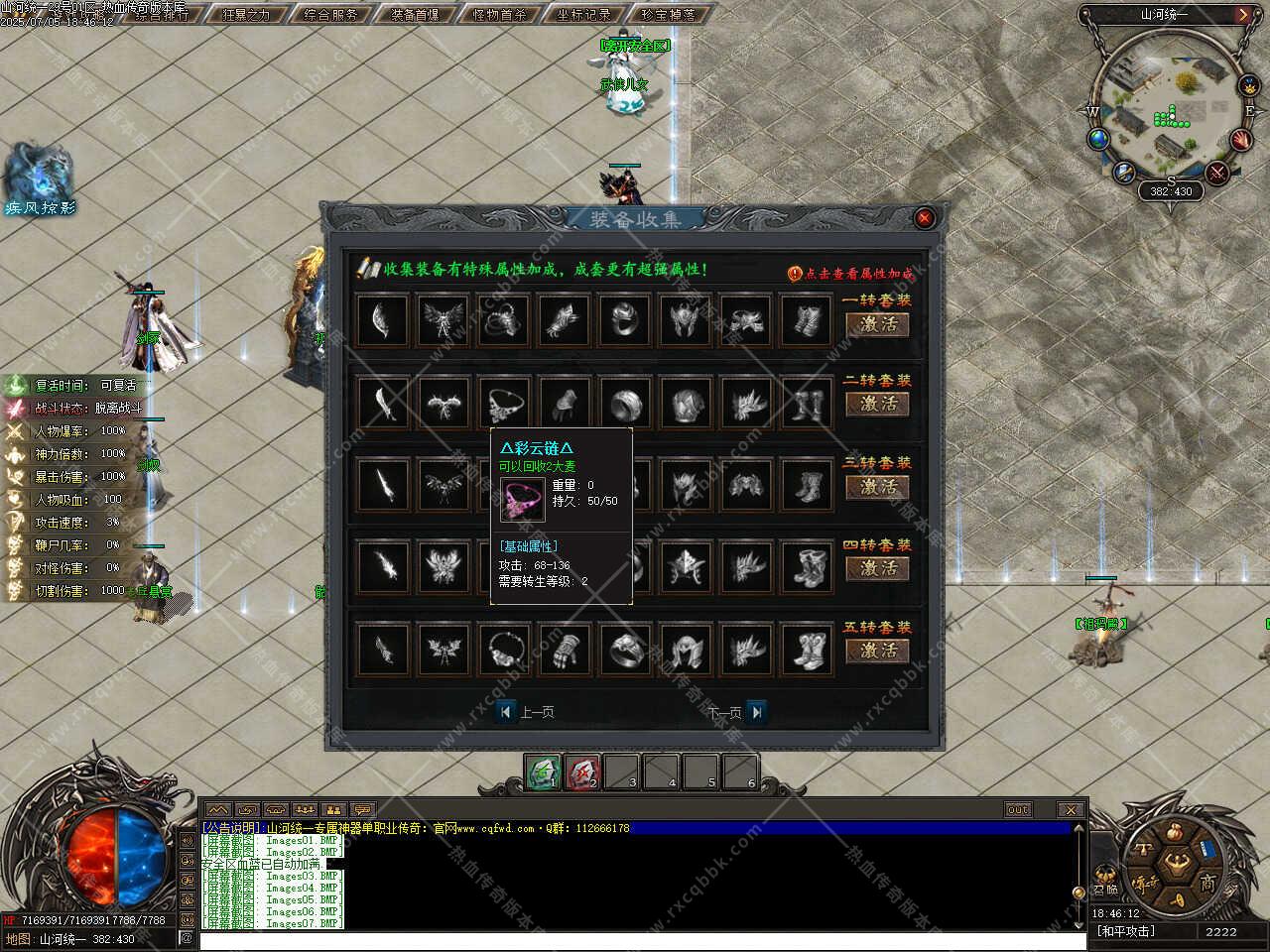
Task: Open the 装备首爆 menu
Action: pos(415,15)
